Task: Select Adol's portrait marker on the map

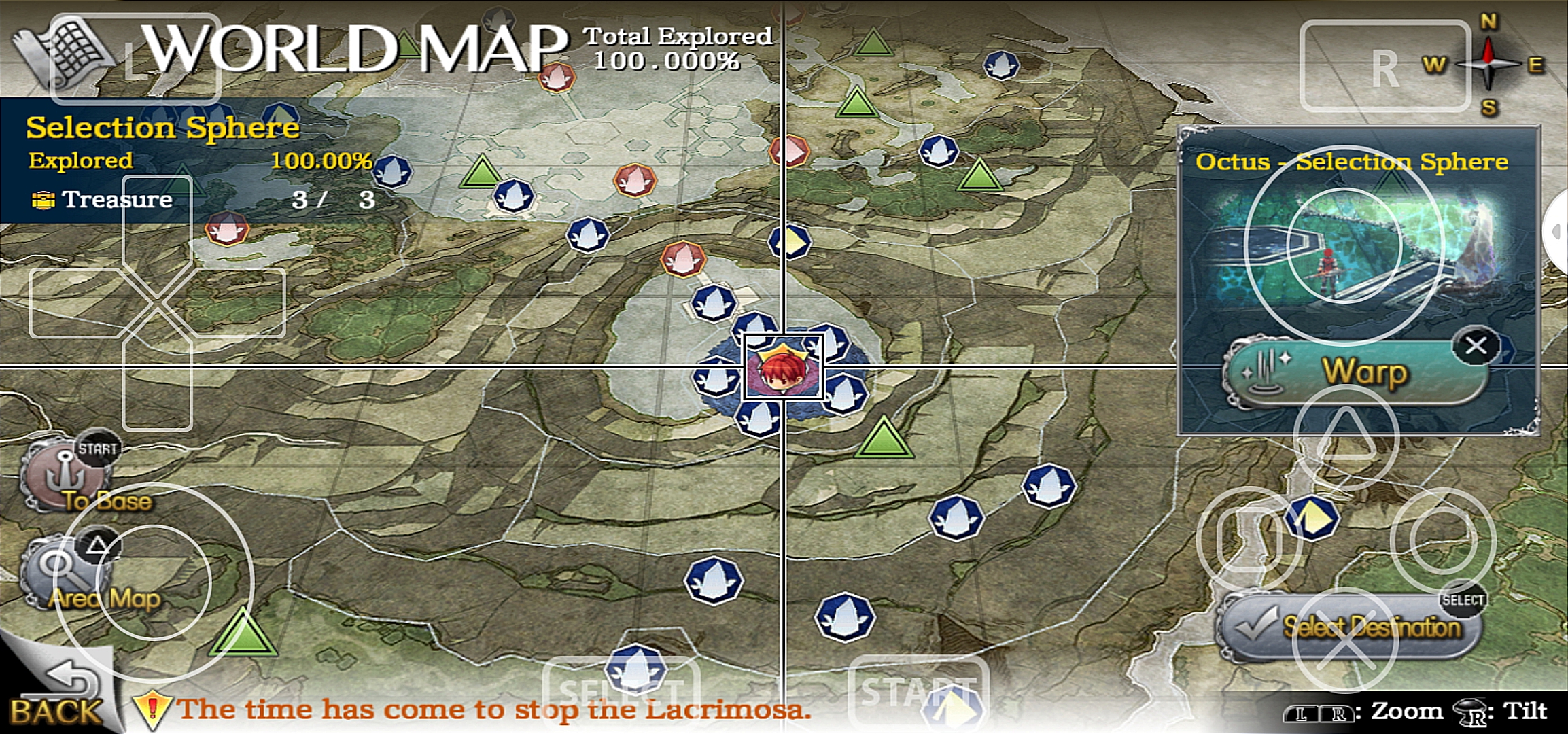Action: [x=783, y=368]
